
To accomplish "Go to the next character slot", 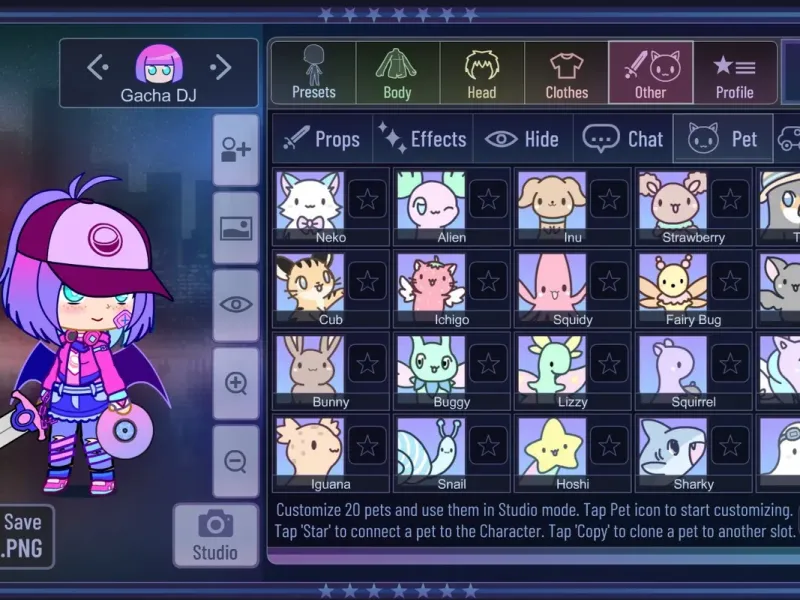I will 221,68.
